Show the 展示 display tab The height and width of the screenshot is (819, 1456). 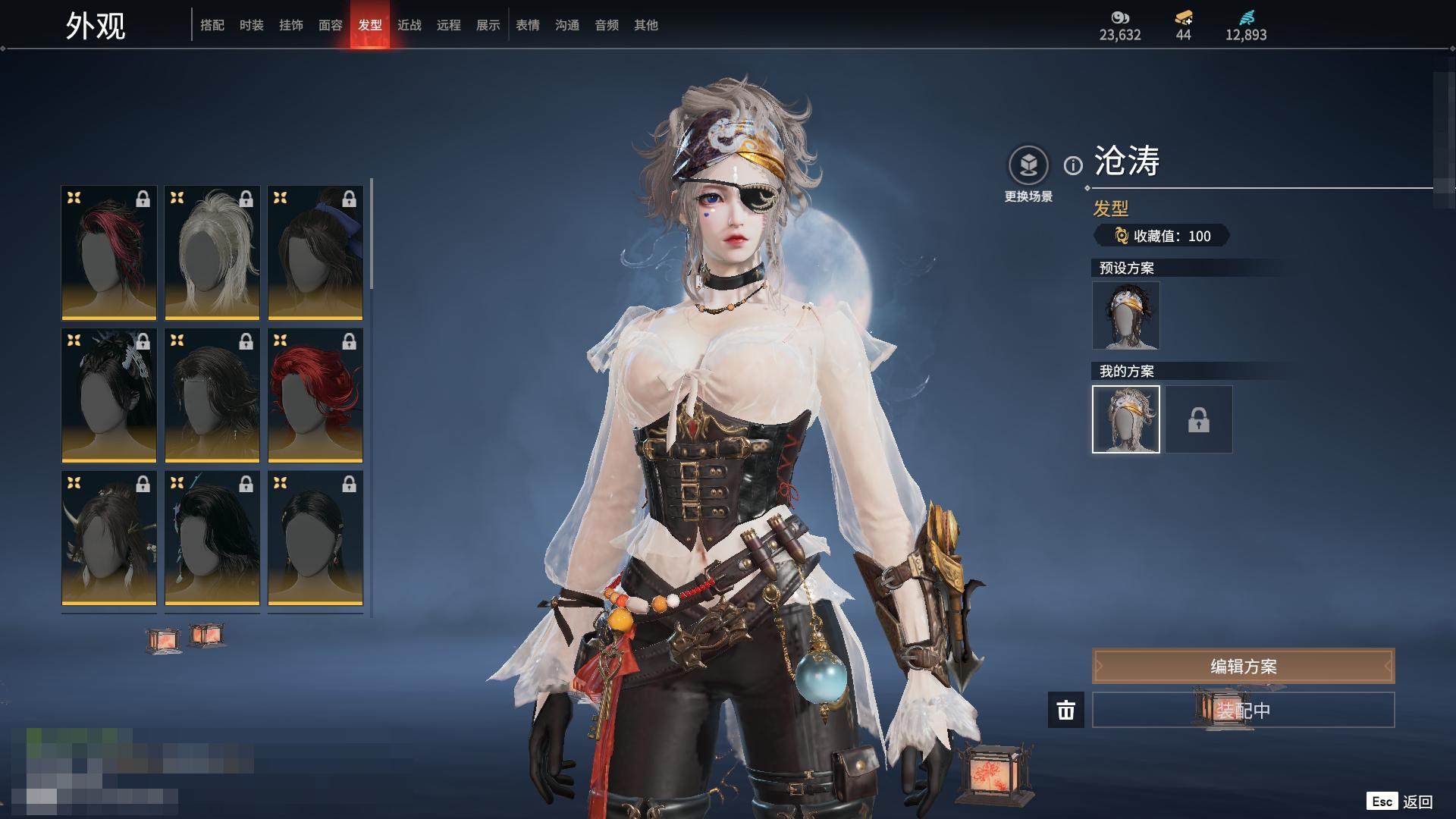click(488, 25)
